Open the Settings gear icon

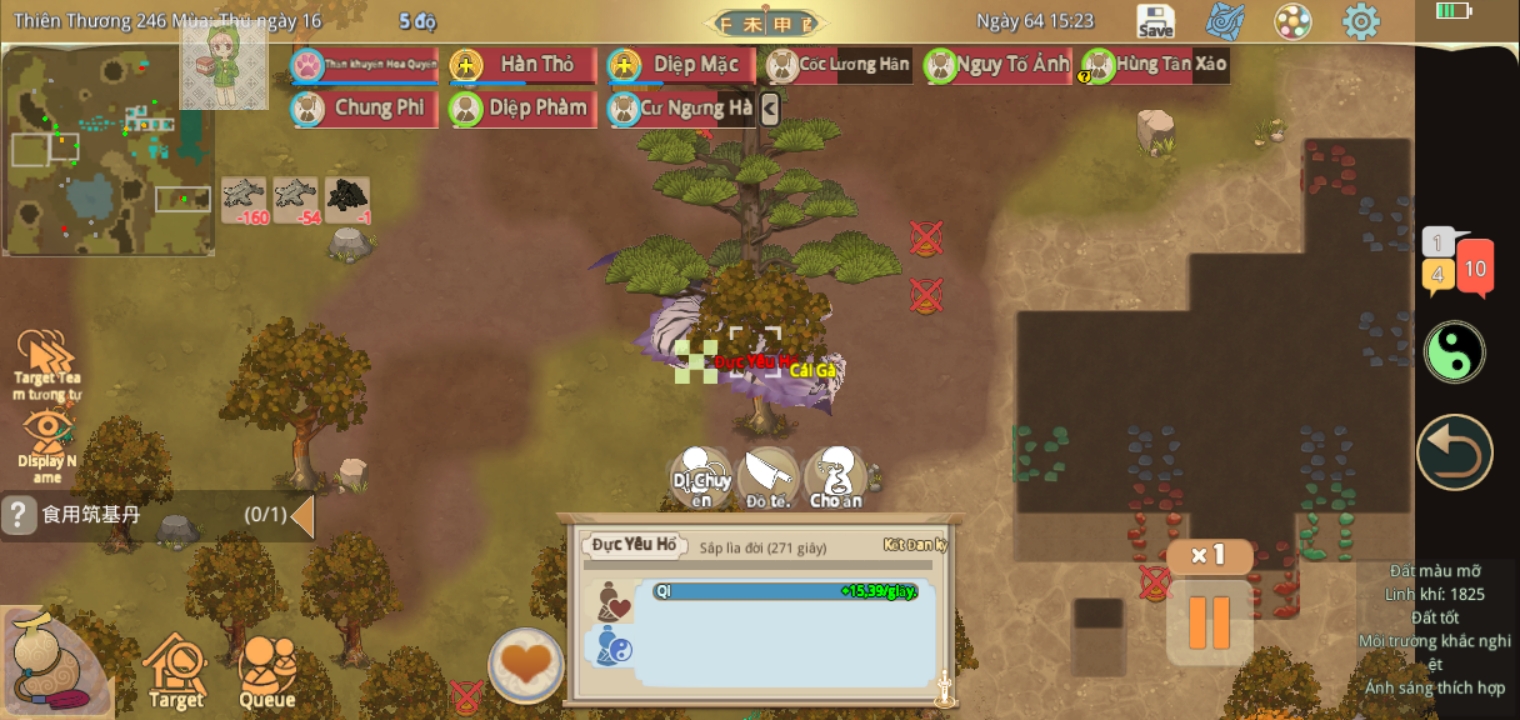point(1360,20)
